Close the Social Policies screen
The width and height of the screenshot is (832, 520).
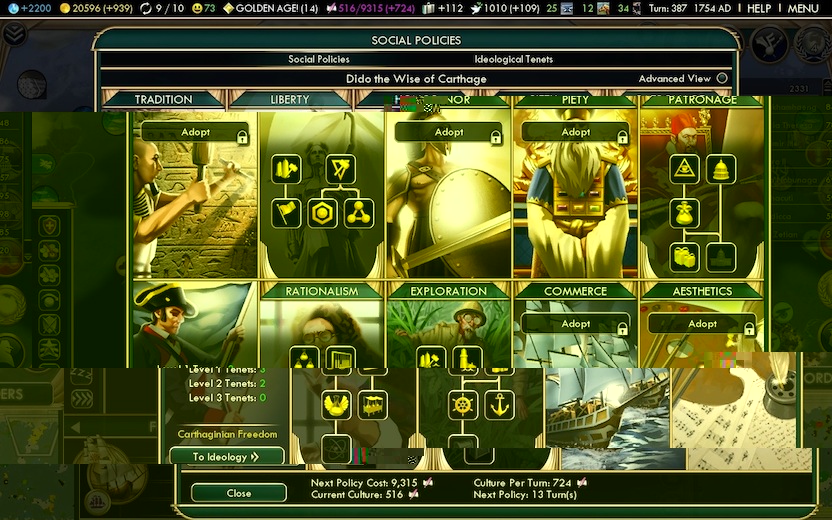coord(239,493)
